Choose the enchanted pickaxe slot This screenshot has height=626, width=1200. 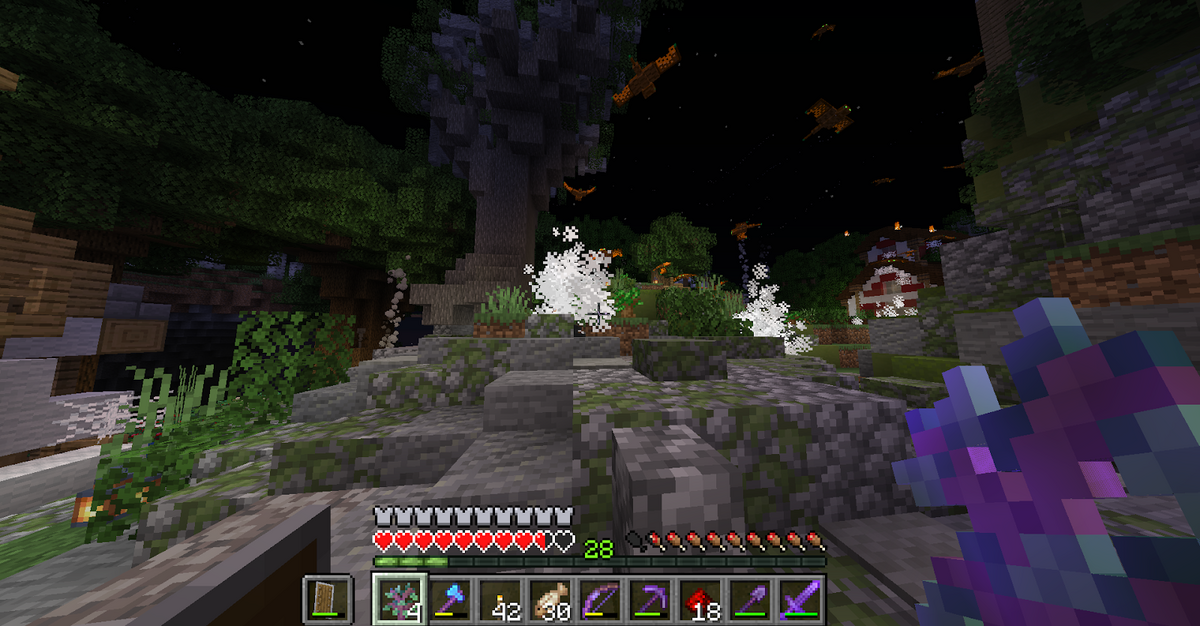[x=650, y=600]
